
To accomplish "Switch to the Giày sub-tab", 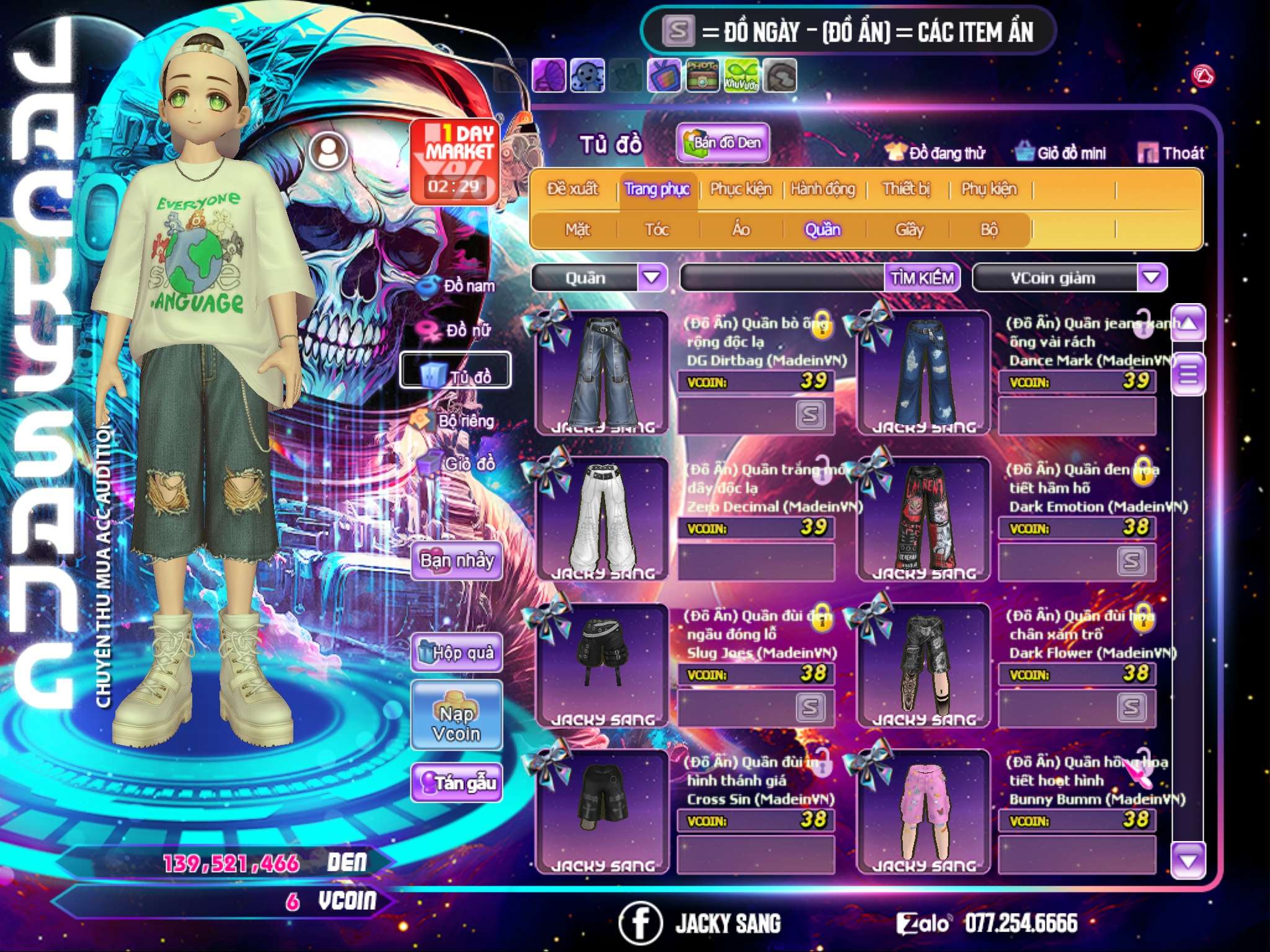I will pyautogui.click(x=909, y=230).
